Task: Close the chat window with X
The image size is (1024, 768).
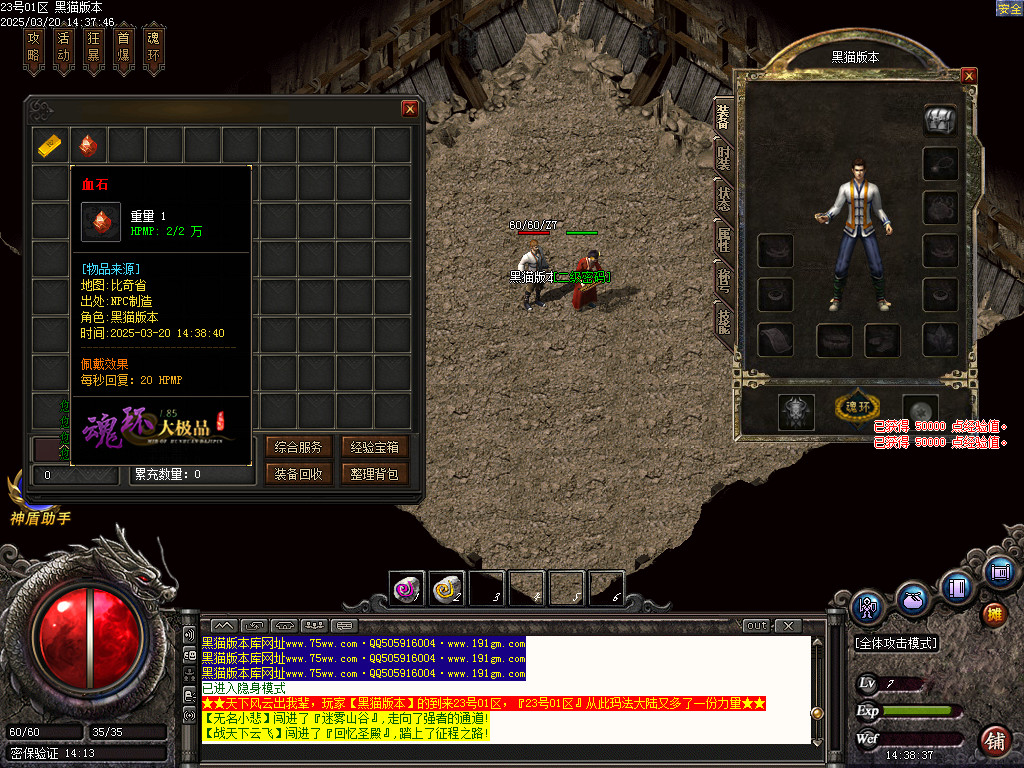Action: pos(788,626)
